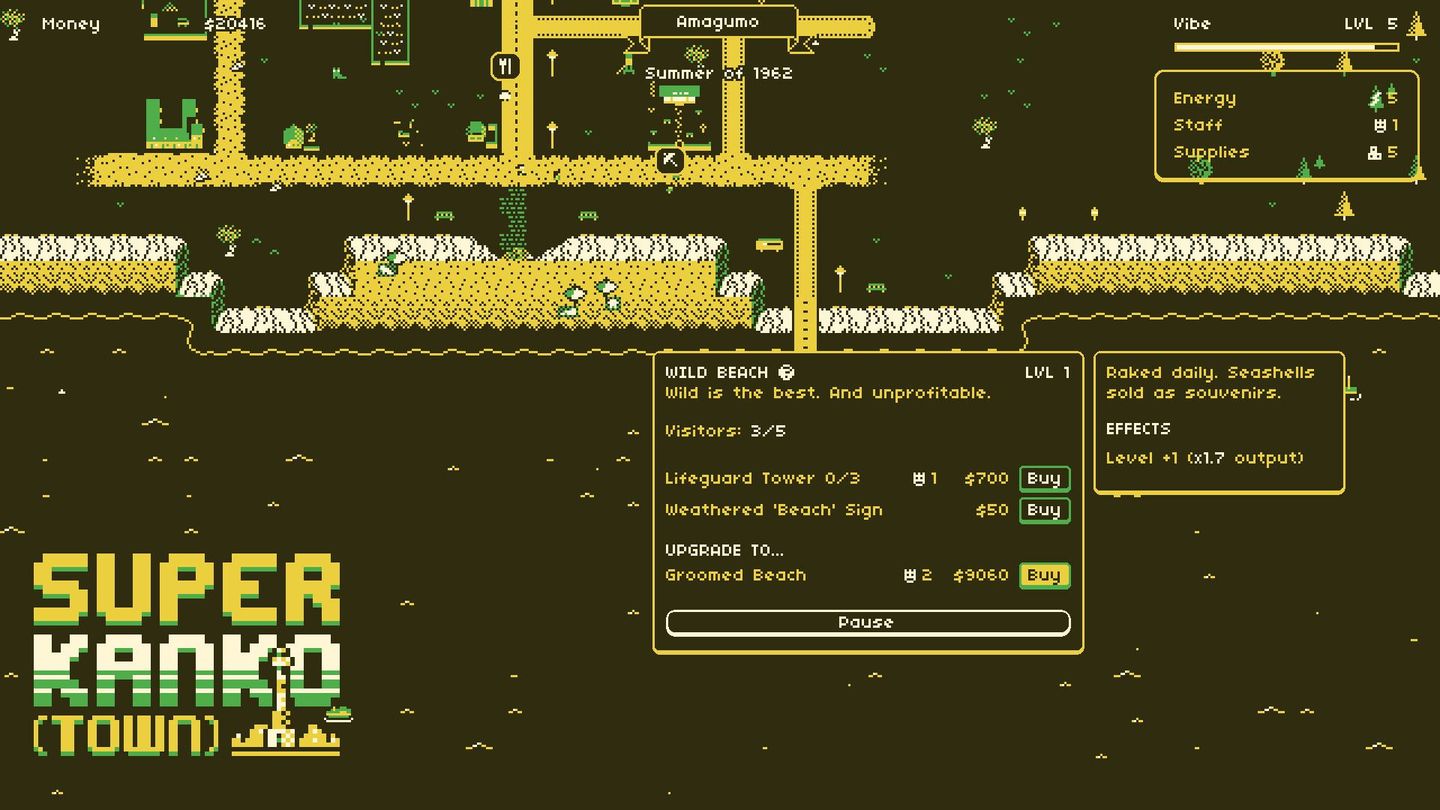Image resolution: width=1440 pixels, height=810 pixels.
Task: Buy the Weathered 'Beach' Sign for $50
Action: click(x=1044, y=510)
